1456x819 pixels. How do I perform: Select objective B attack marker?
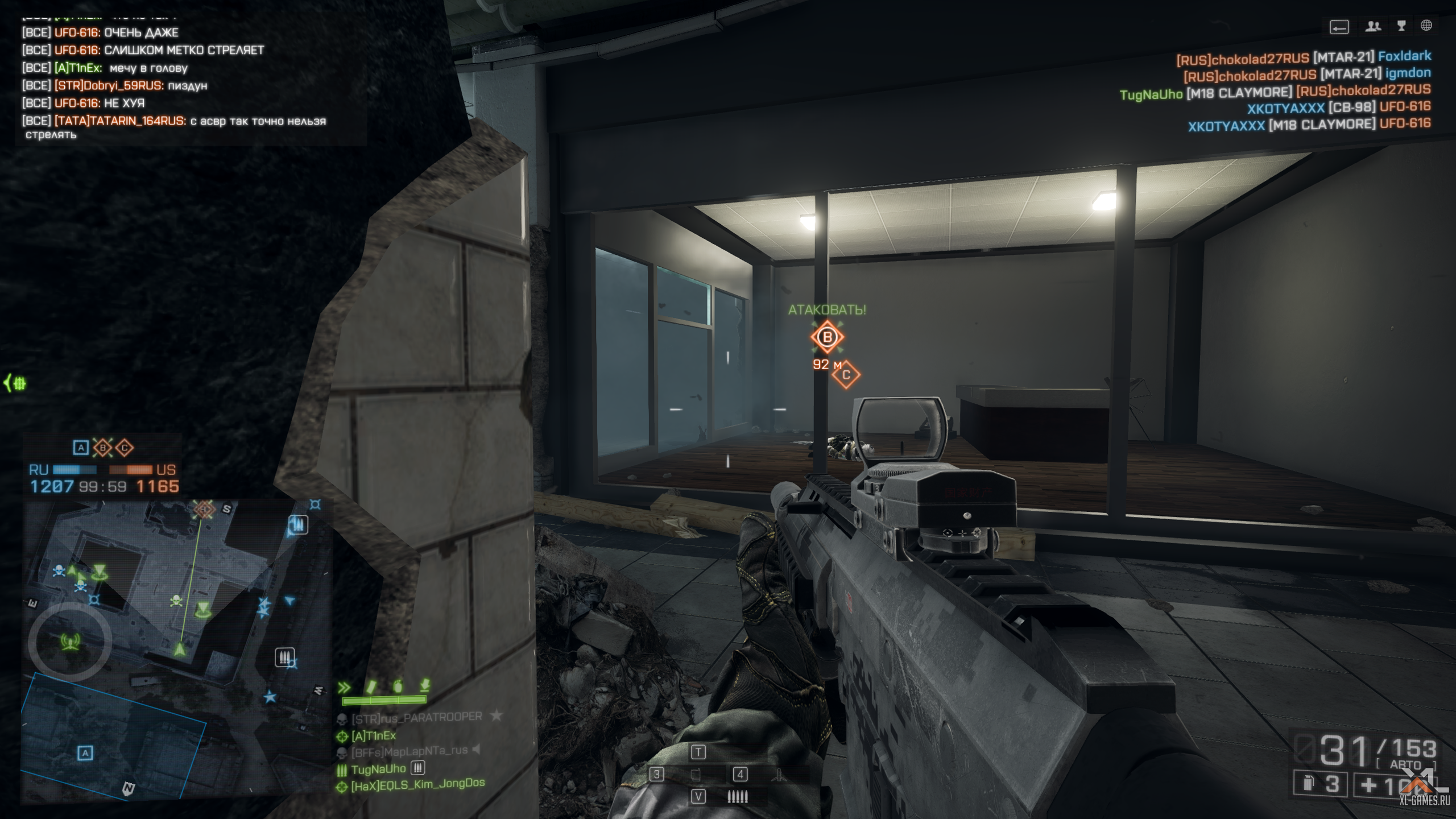(x=827, y=337)
